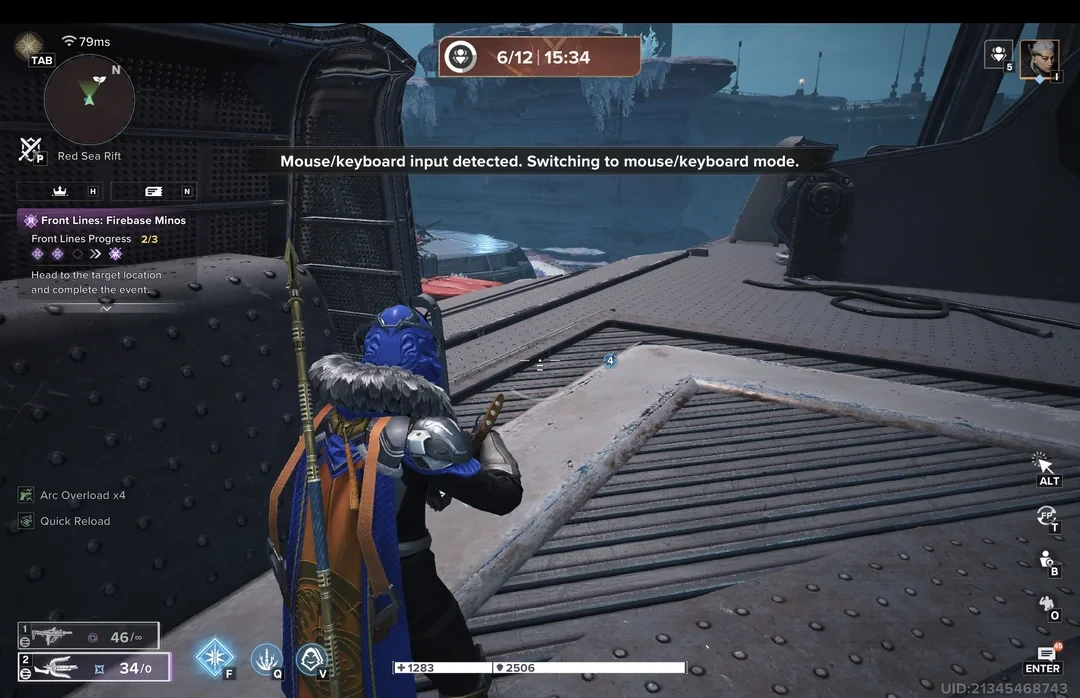
Task: Open the chat message icon
Action: [x=1044, y=654]
